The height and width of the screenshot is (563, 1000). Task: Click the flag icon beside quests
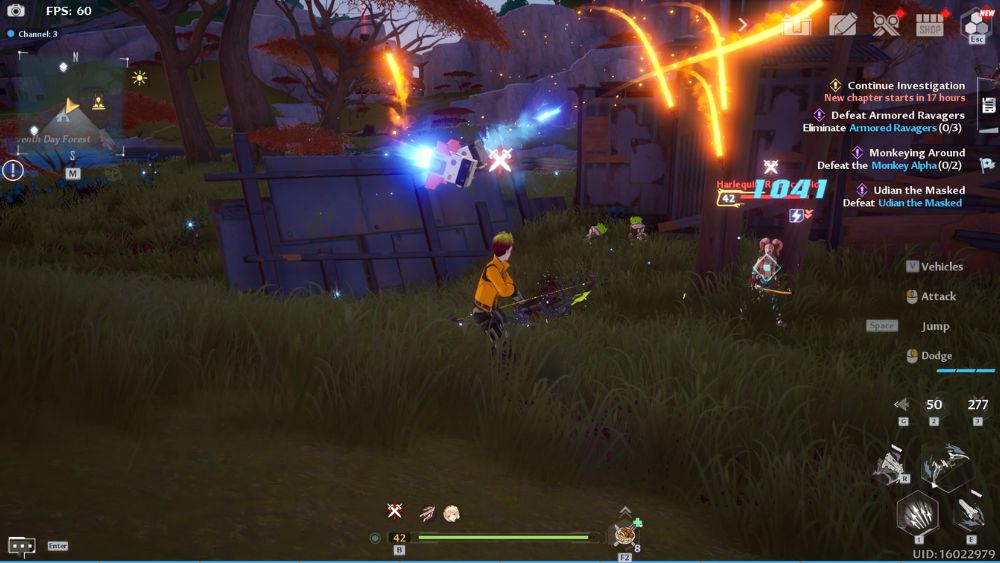987,165
